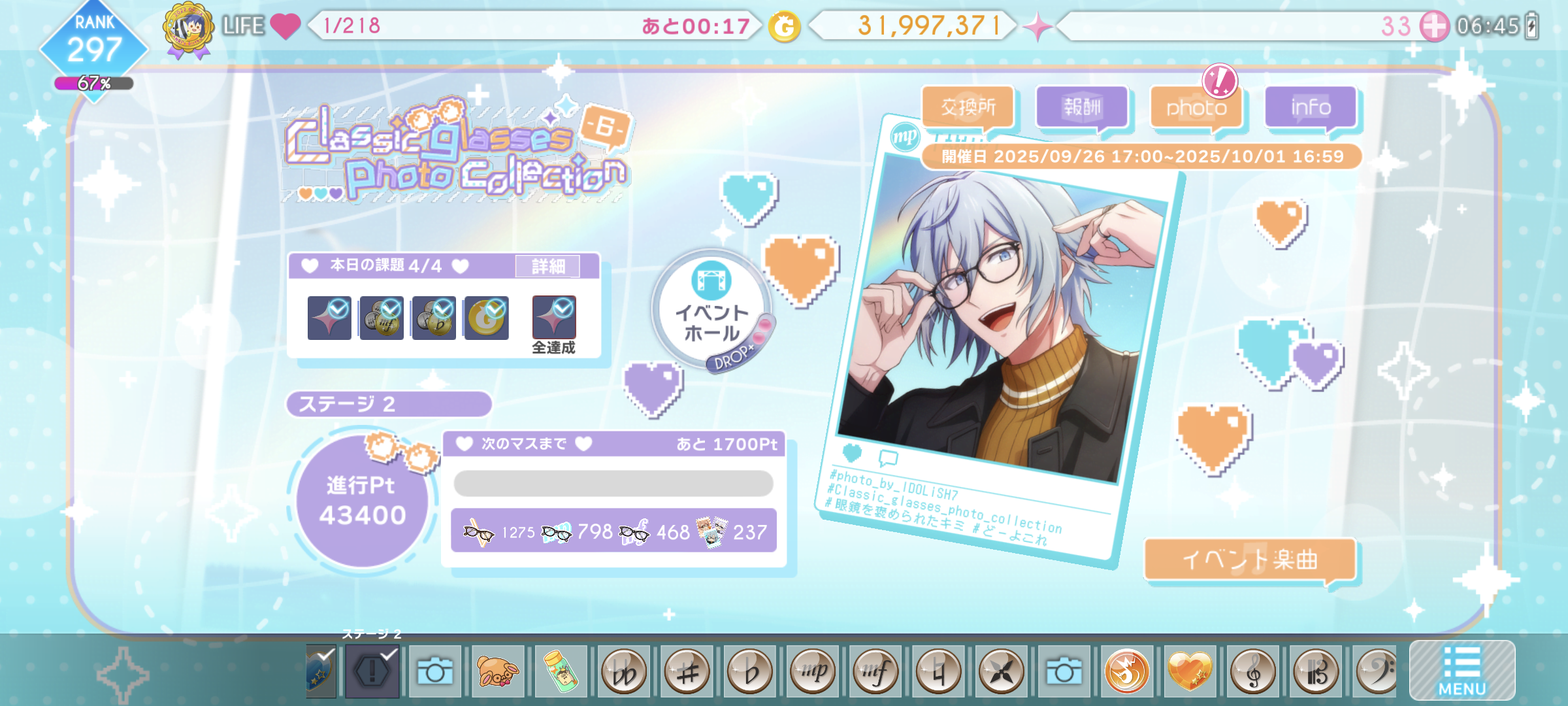Image resolution: width=1568 pixels, height=706 pixels.
Task: Tap the 進行Pt 43400 progress circle
Action: (362, 501)
